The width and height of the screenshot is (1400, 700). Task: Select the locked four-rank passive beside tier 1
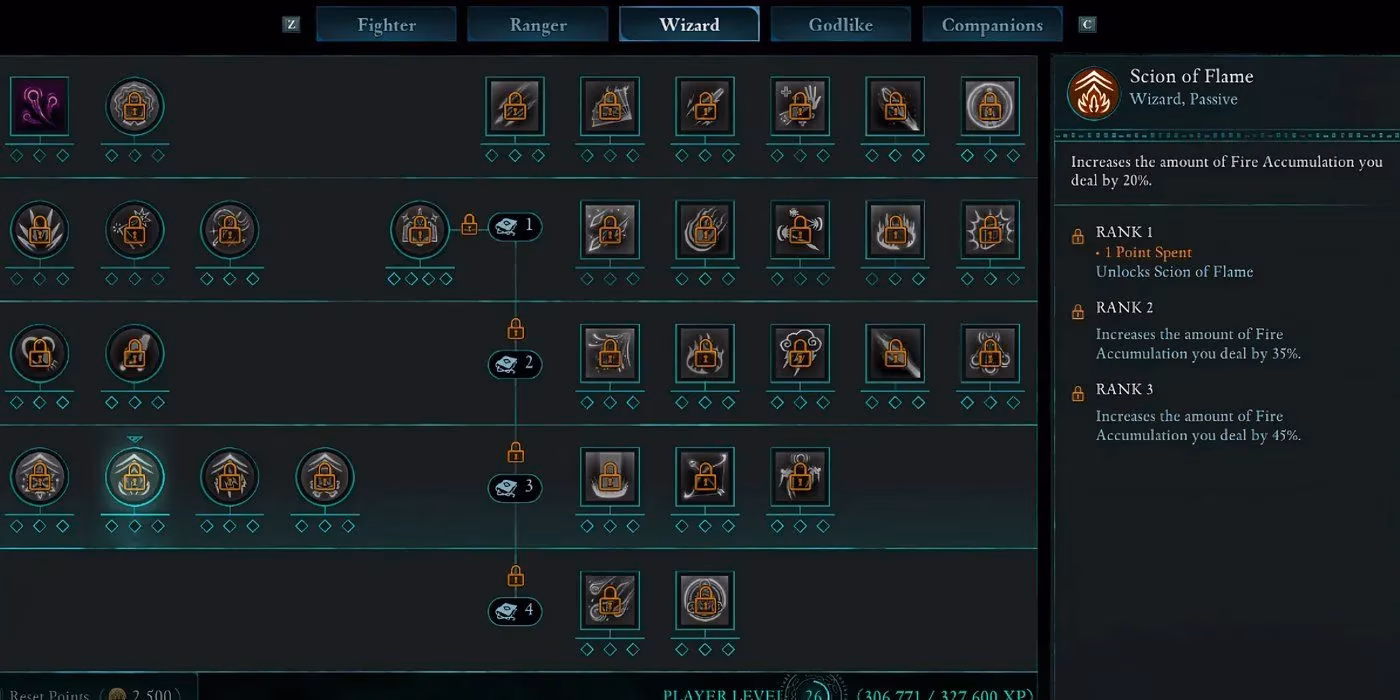[420, 231]
